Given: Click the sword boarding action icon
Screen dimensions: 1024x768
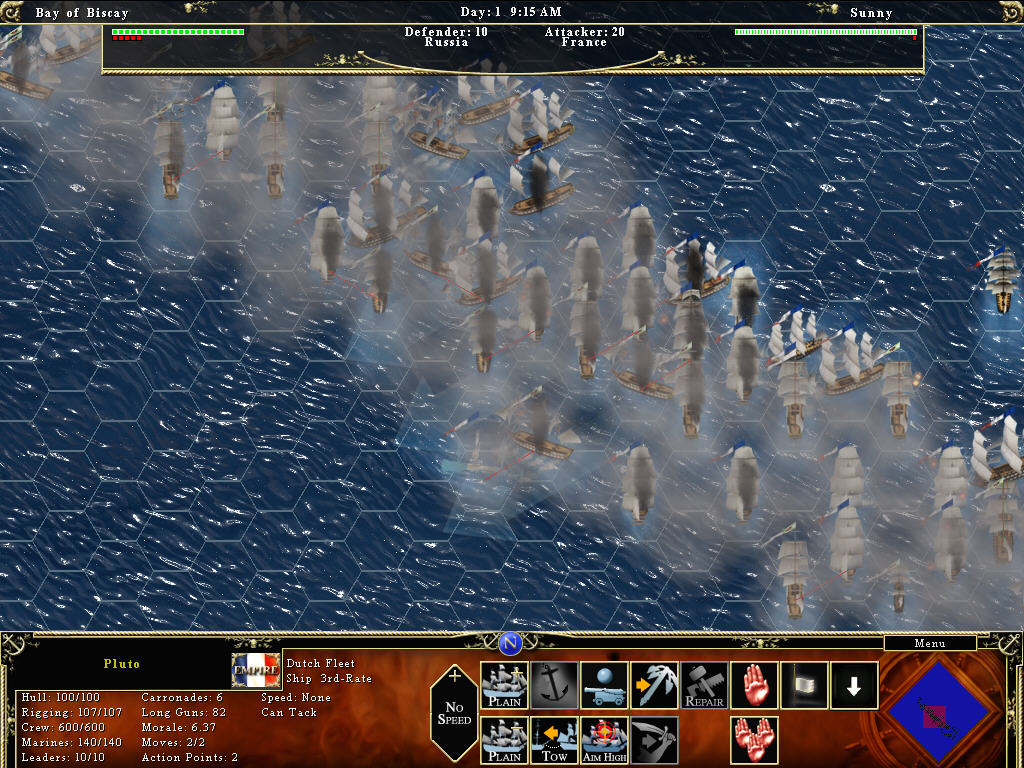Looking at the screenshot, I should [x=654, y=740].
